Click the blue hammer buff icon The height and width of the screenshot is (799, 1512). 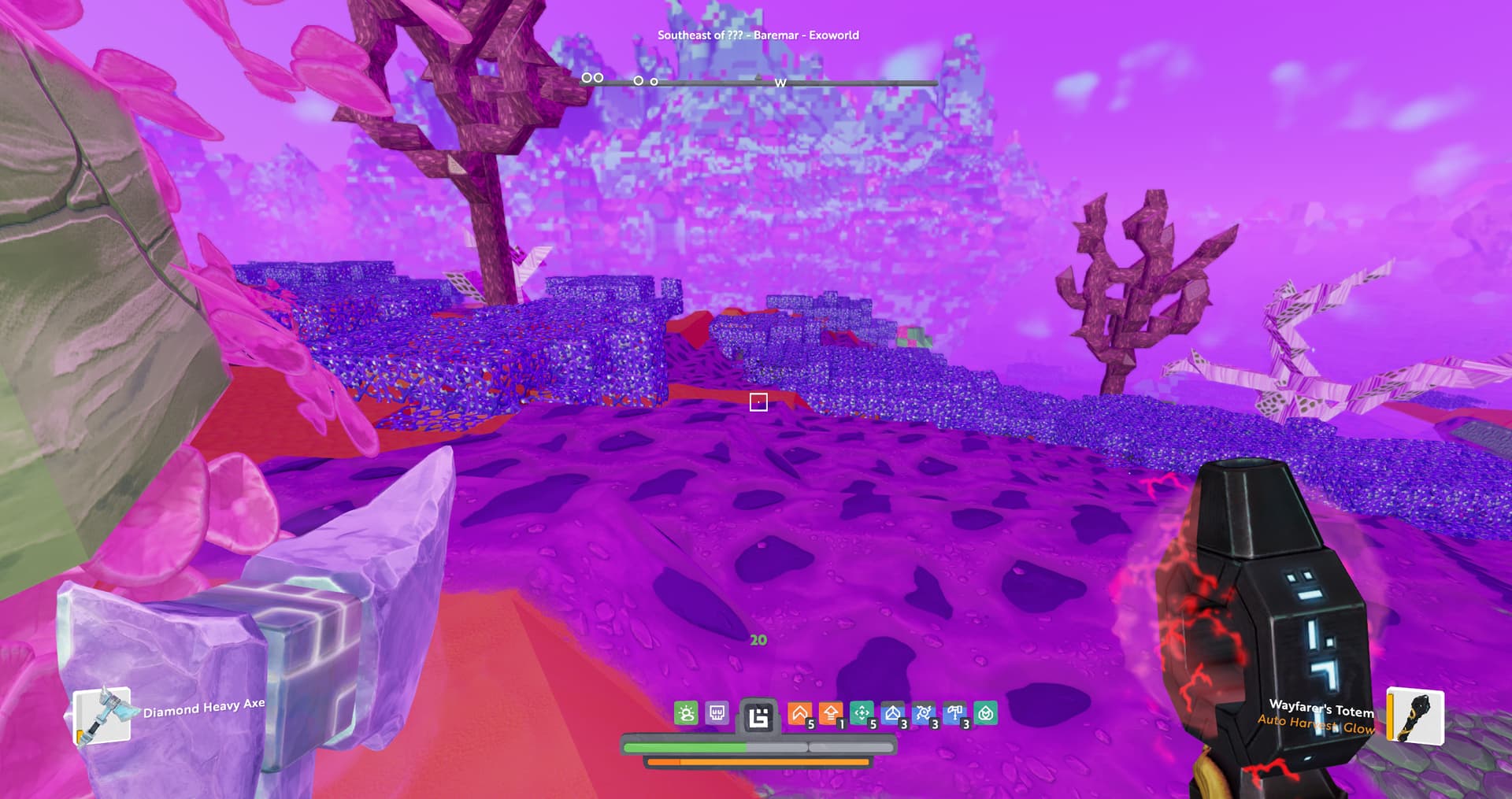[x=954, y=713]
